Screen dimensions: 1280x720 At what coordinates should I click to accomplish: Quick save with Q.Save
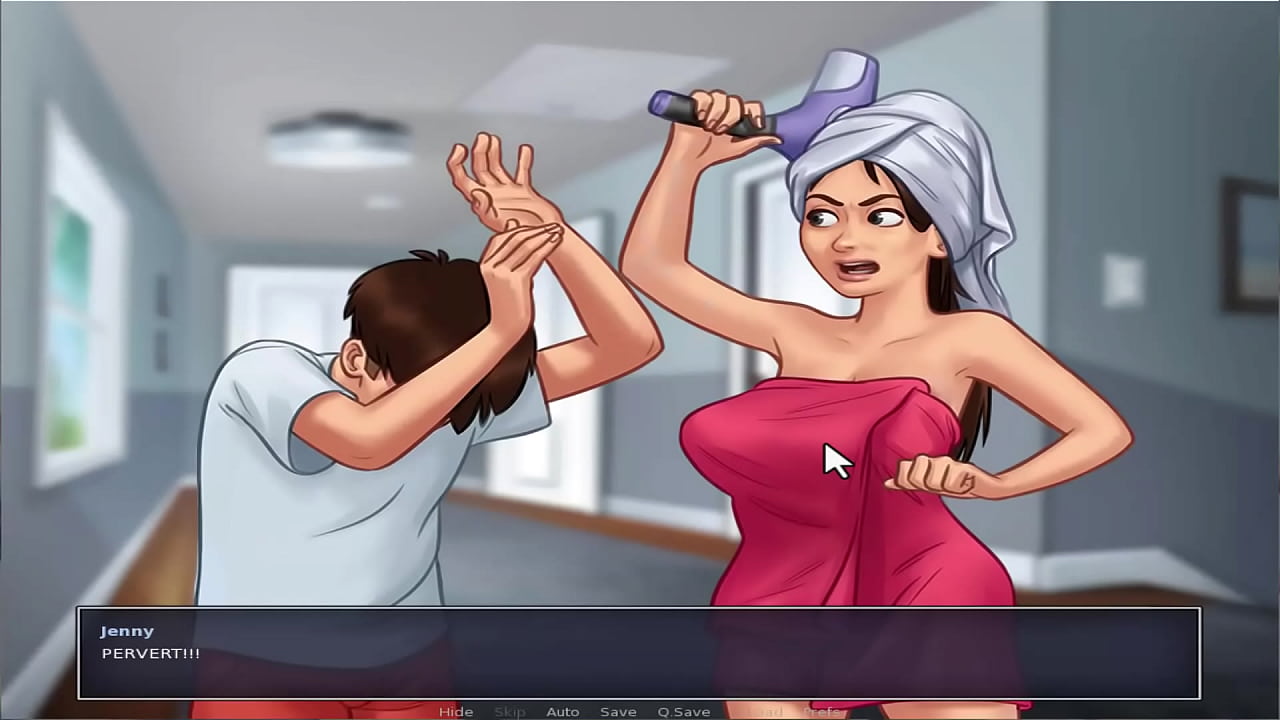(x=684, y=712)
